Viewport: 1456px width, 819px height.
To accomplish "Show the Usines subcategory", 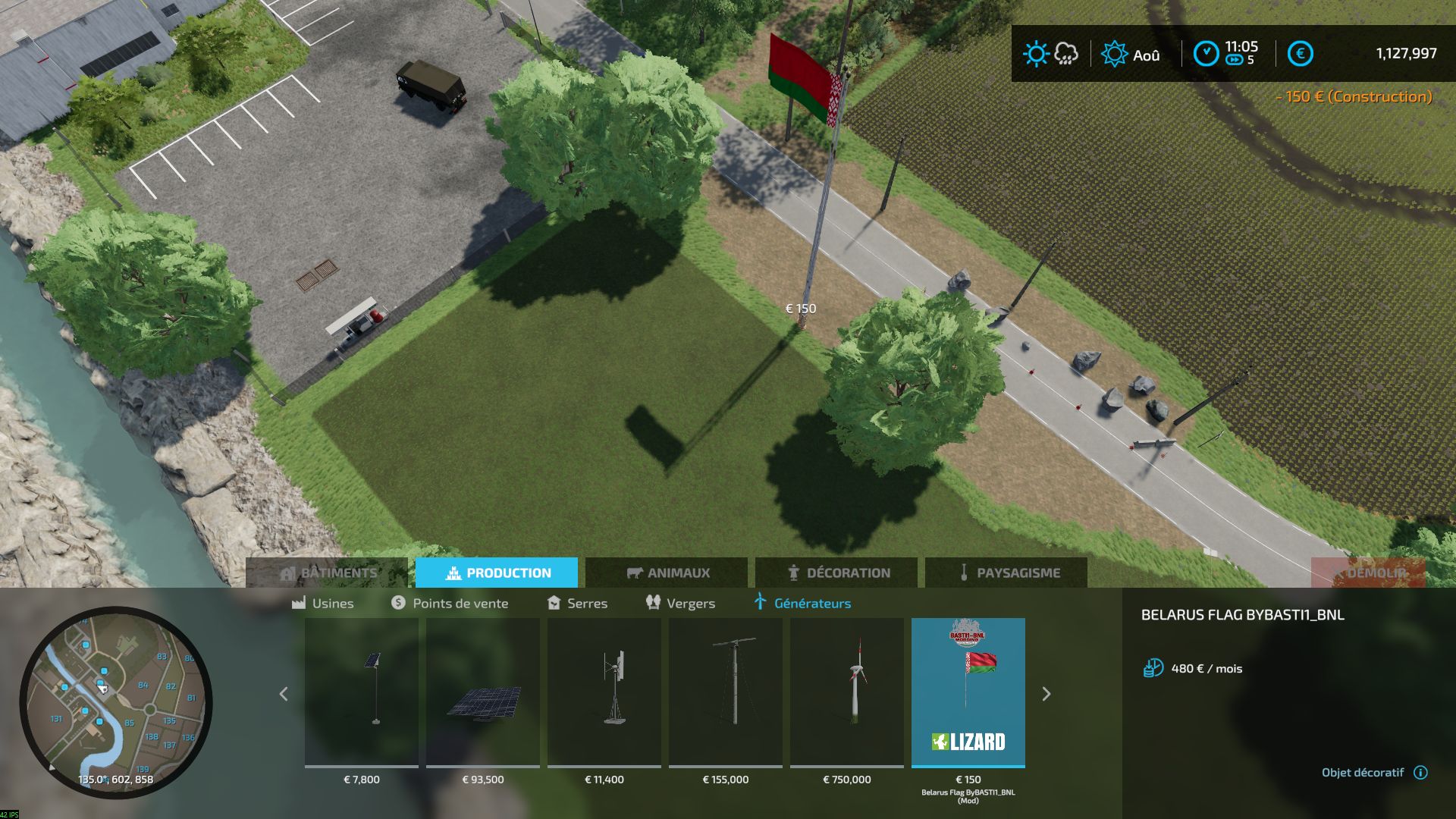I will coord(323,604).
